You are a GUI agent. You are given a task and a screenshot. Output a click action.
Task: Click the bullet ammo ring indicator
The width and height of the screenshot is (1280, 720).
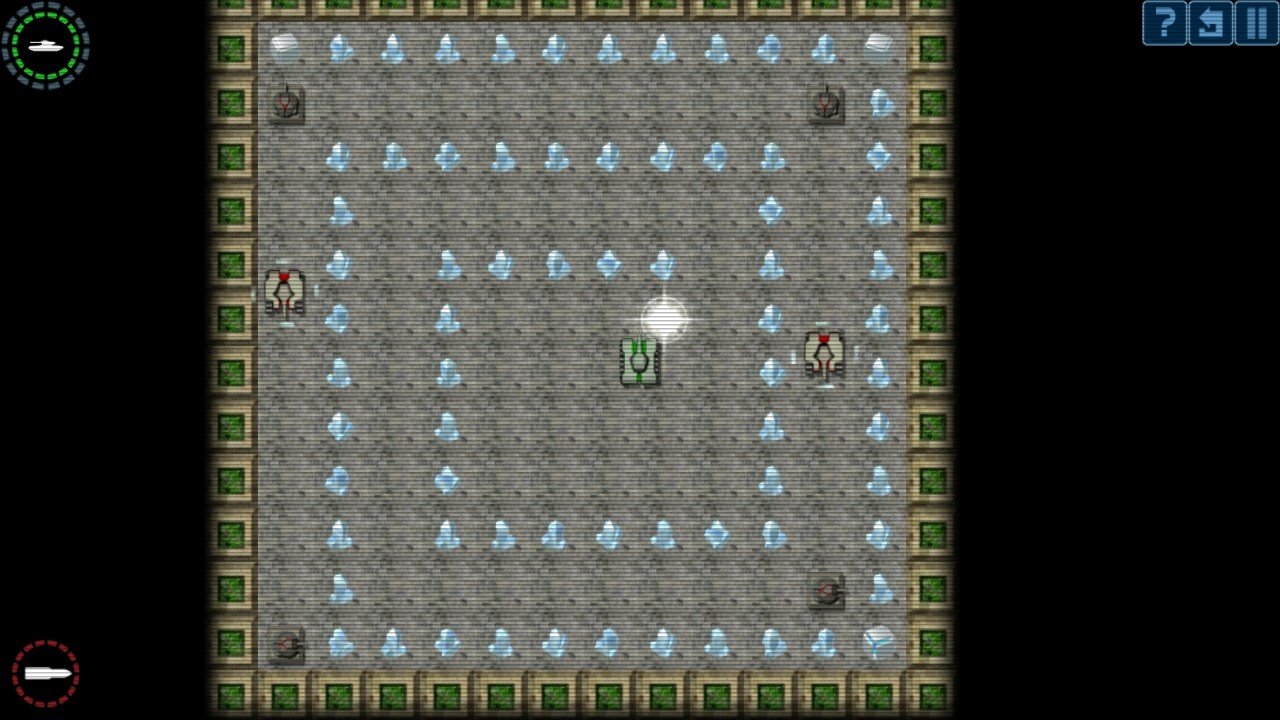[x=45, y=673]
